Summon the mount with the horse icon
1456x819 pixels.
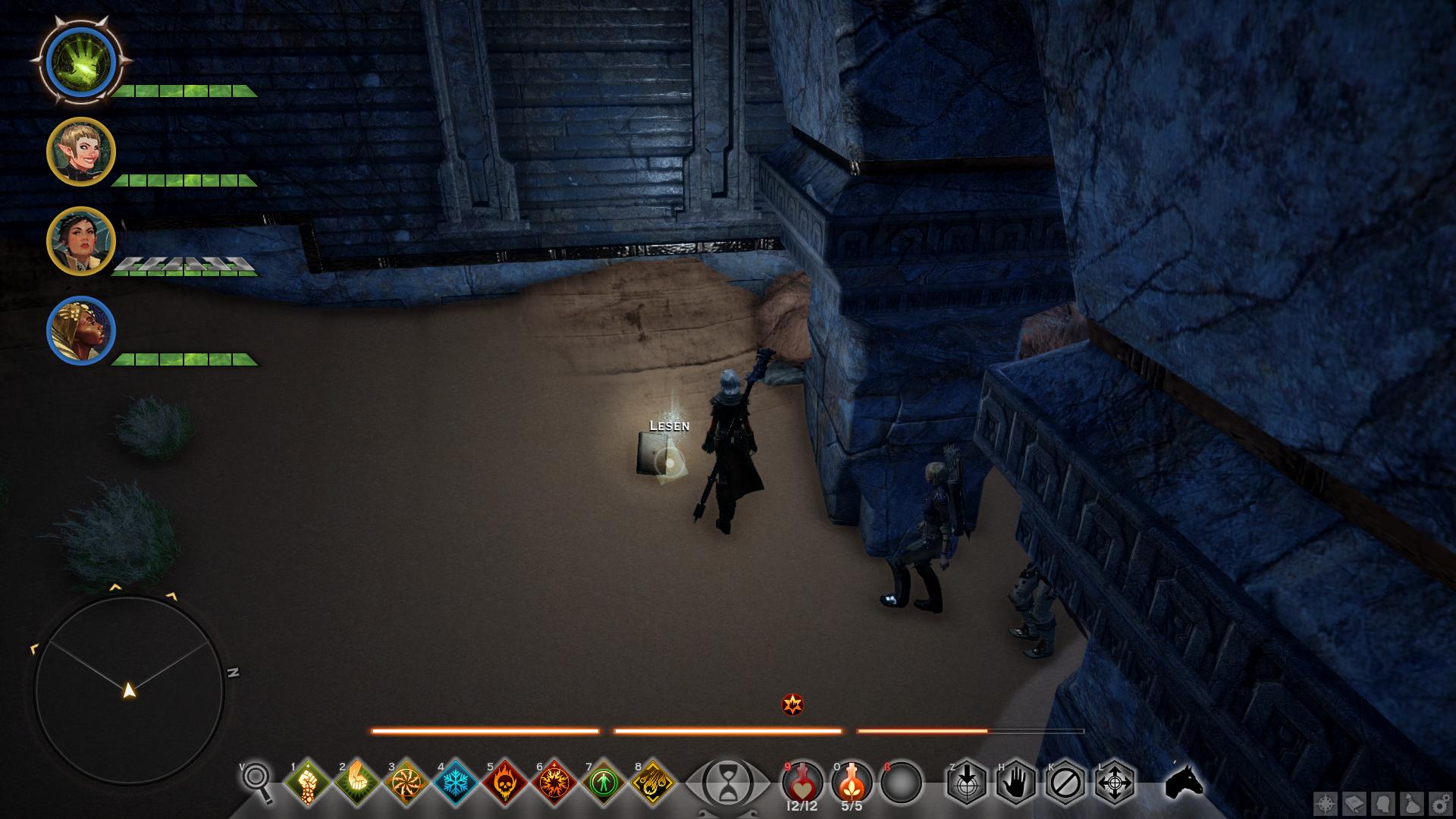(x=1185, y=781)
